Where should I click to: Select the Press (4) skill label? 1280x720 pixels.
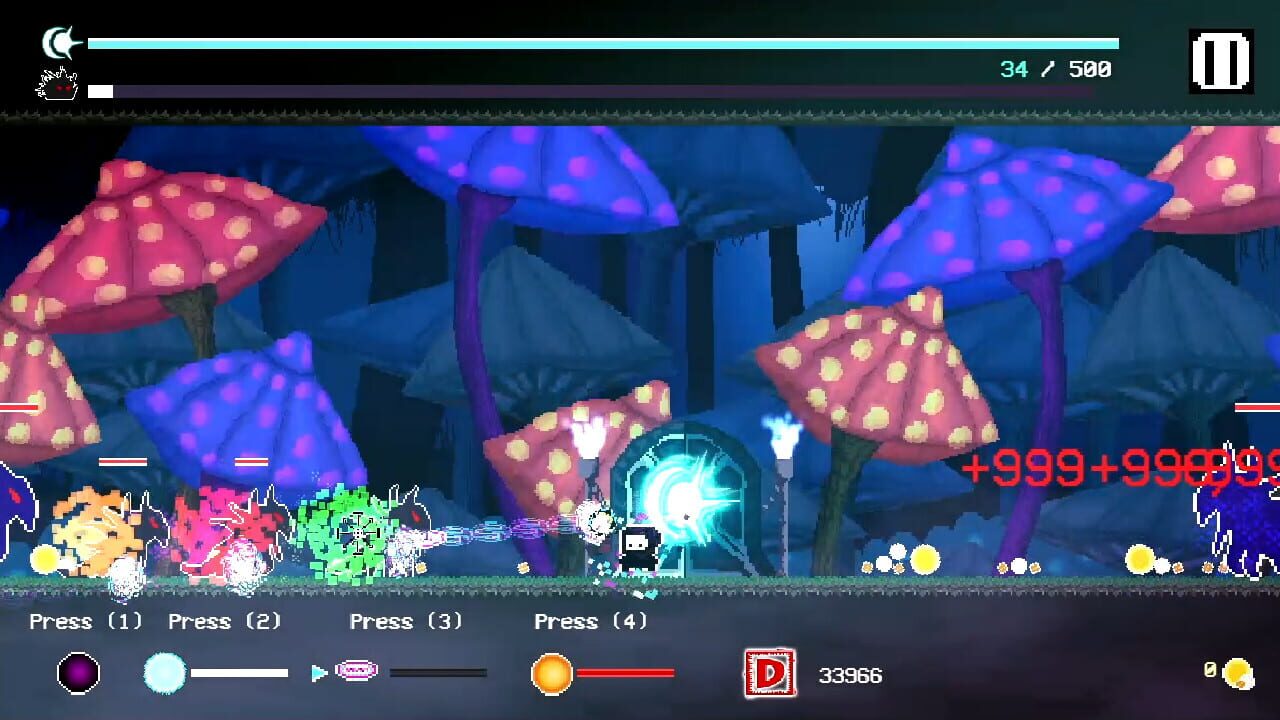[590, 621]
